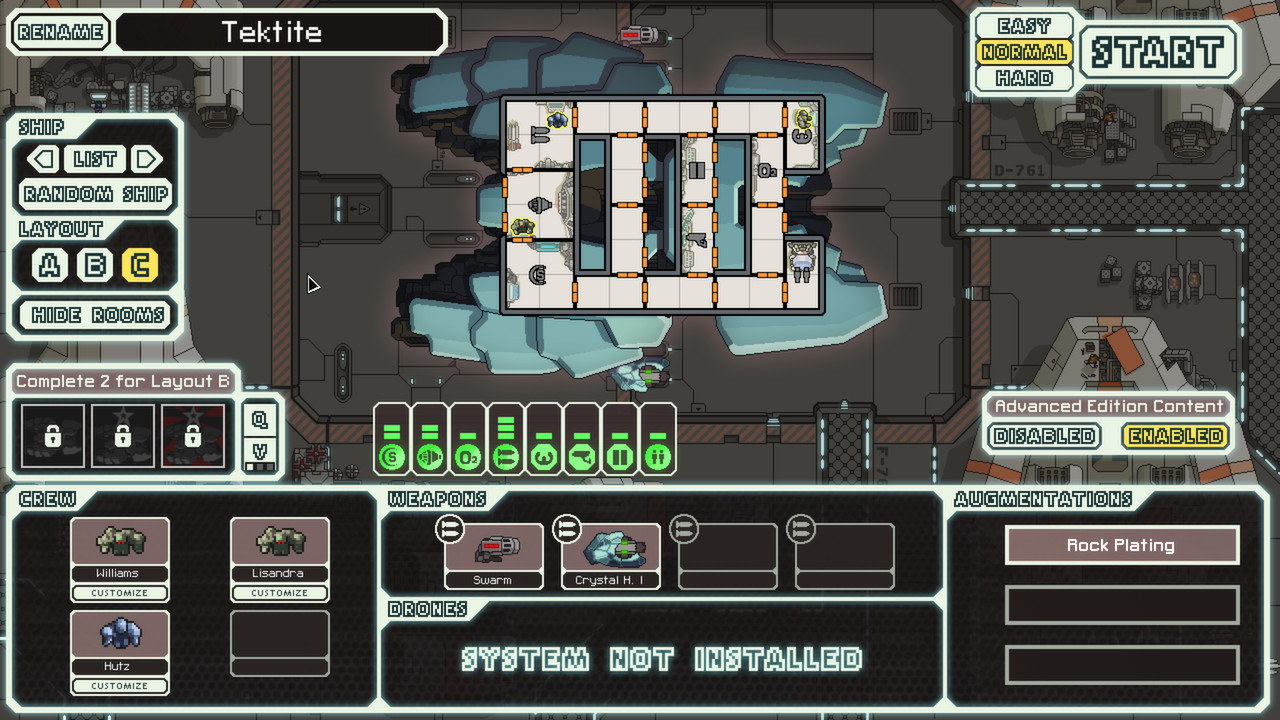Select the Crew Teleporter system icon

(656, 457)
